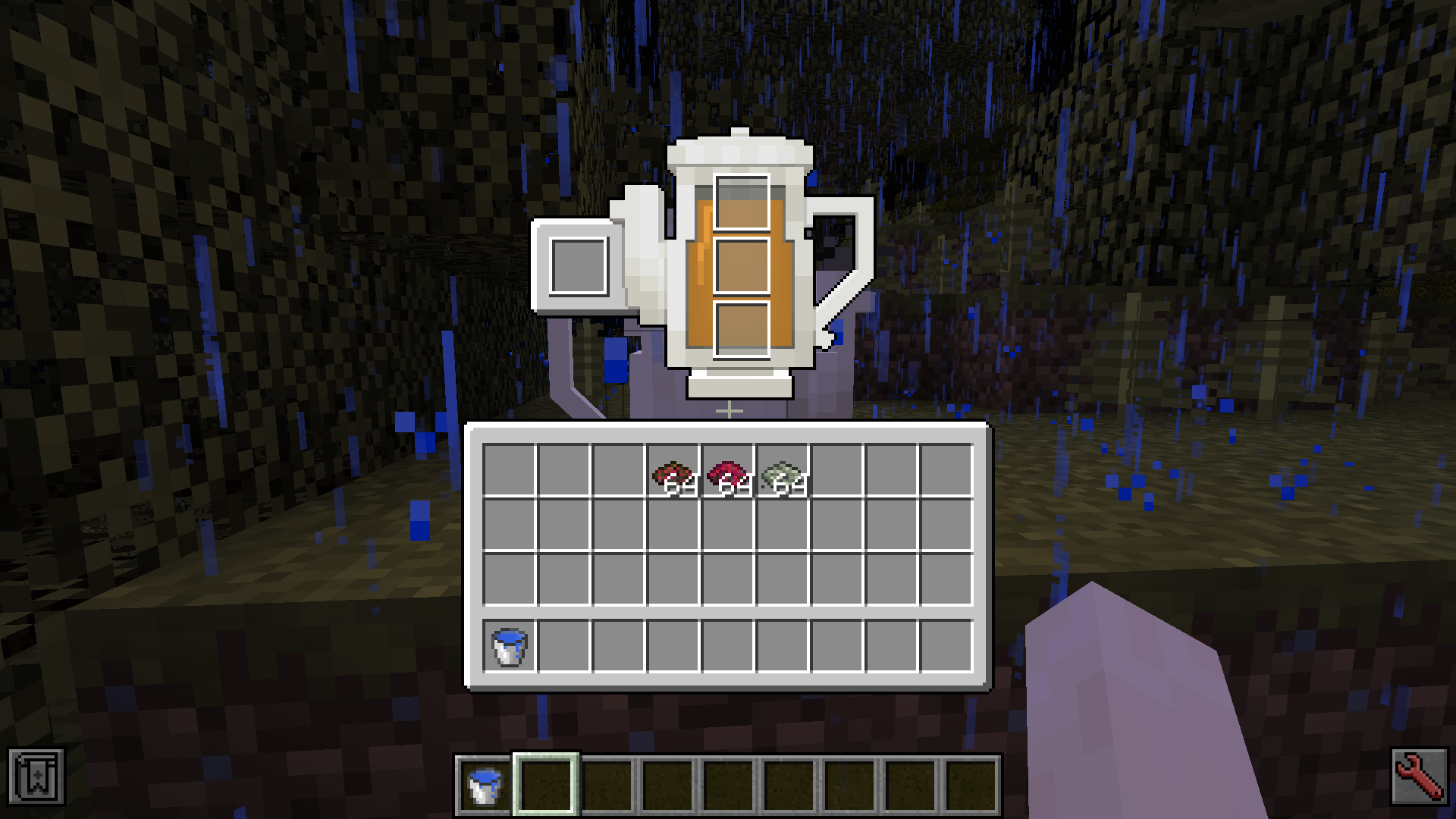The width and height of the screenshot is (1456, 819).
Task: Click the last slot of the container's bottom row
Action: pos(944,646)
